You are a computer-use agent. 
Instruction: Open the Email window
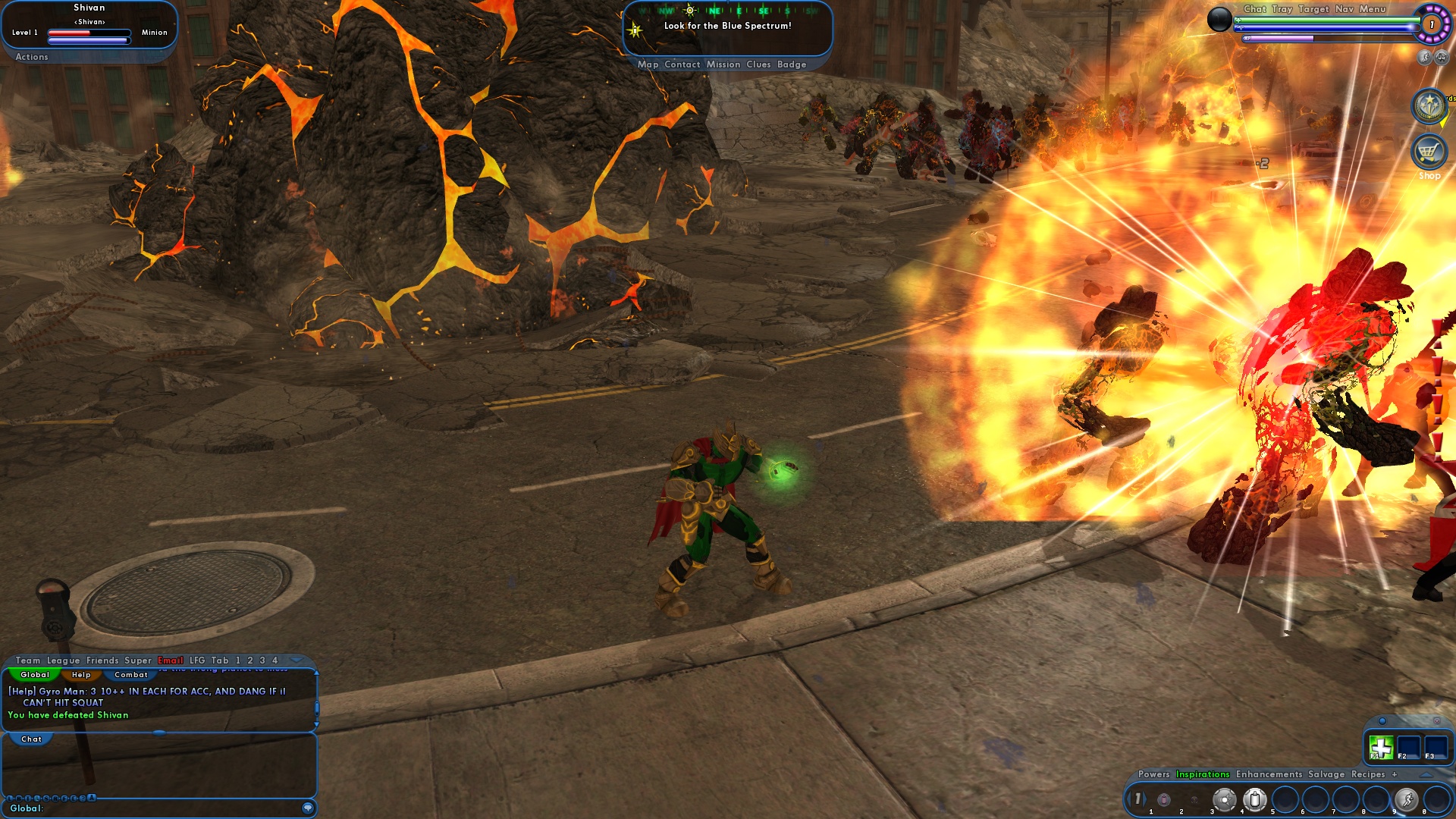pyautogui.click(x=171, y=661)
